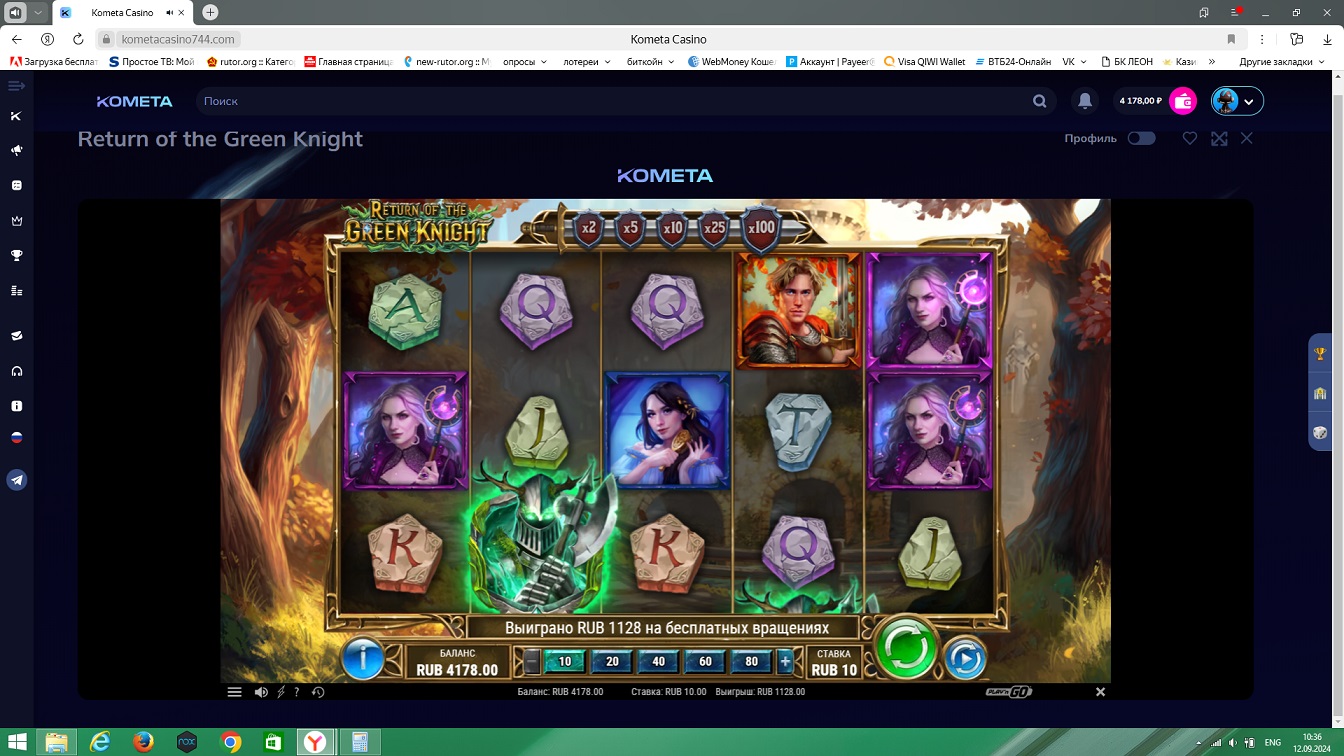Pick the 60 bet value
The image size is (1344, 756).
pyautogui.click(x=705, y=661)
